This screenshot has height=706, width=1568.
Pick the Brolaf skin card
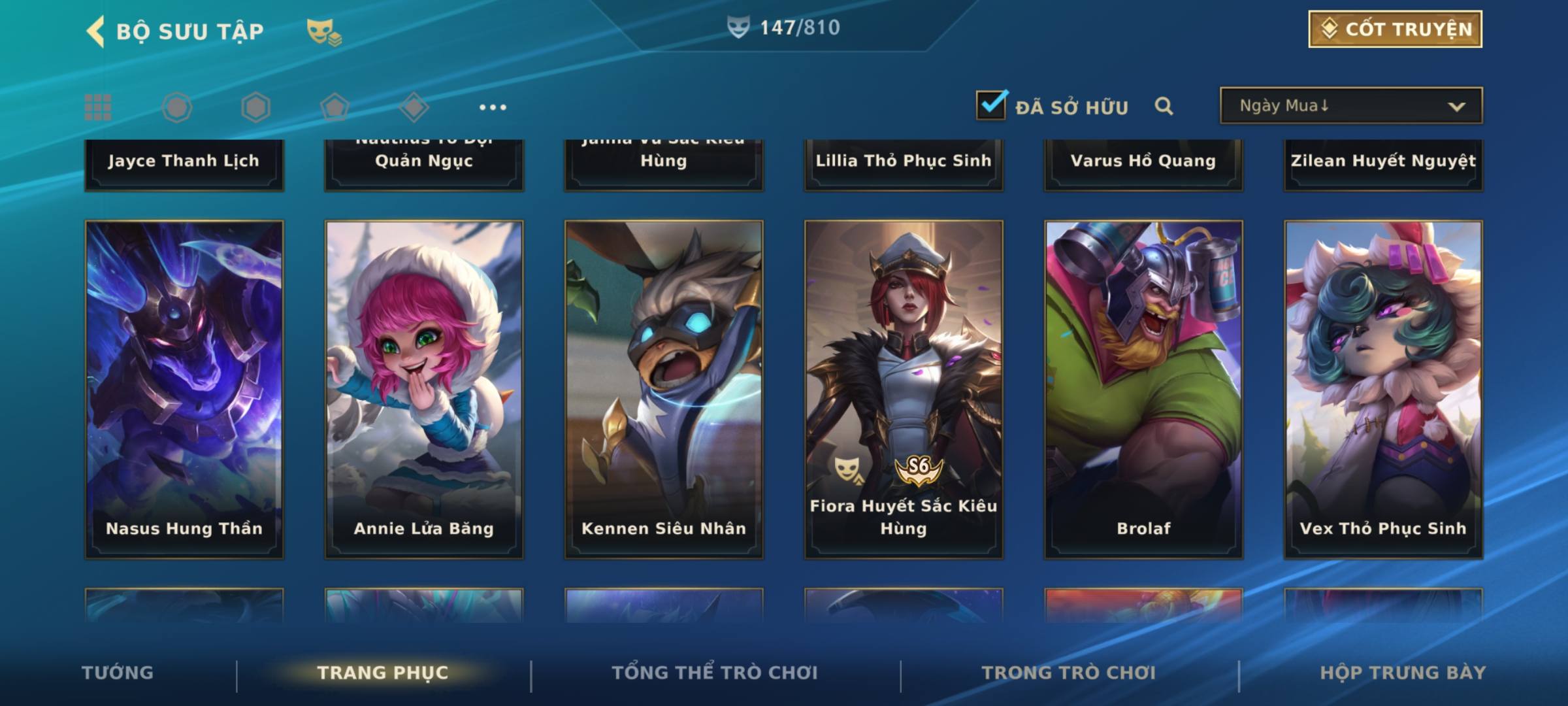point(1143,389)
